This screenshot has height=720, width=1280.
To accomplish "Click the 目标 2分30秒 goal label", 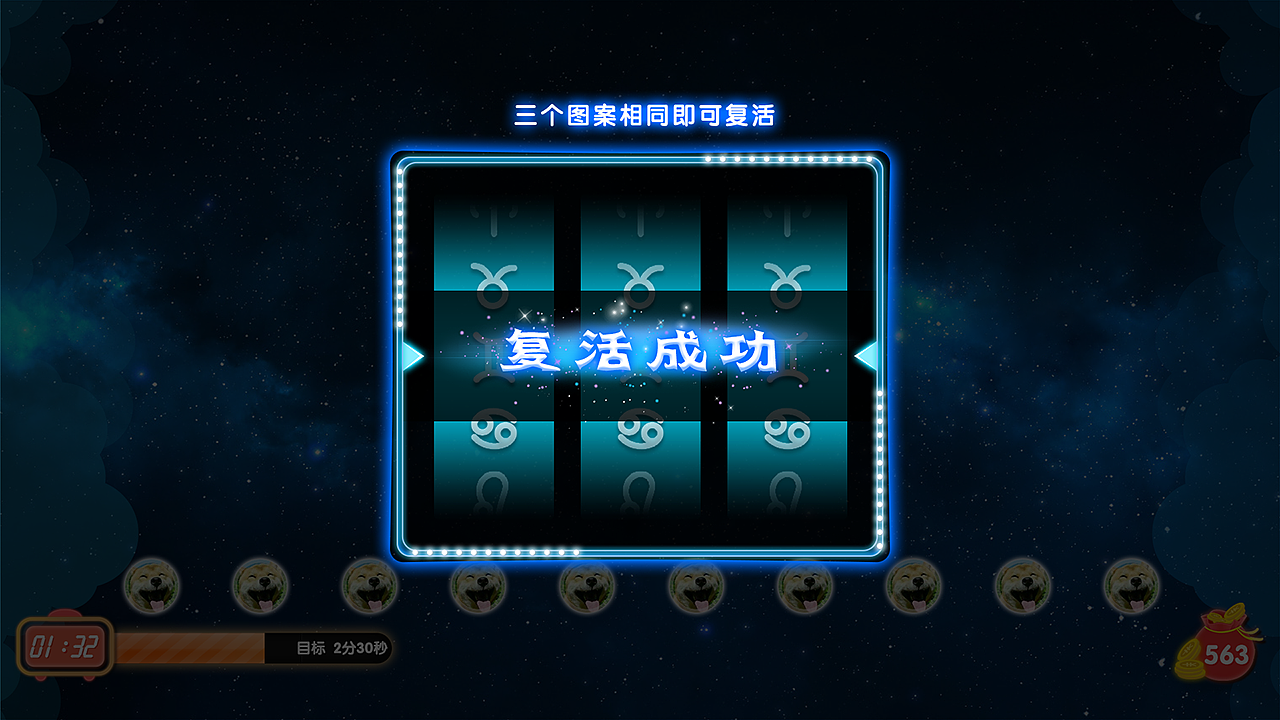I will [340, 648].
